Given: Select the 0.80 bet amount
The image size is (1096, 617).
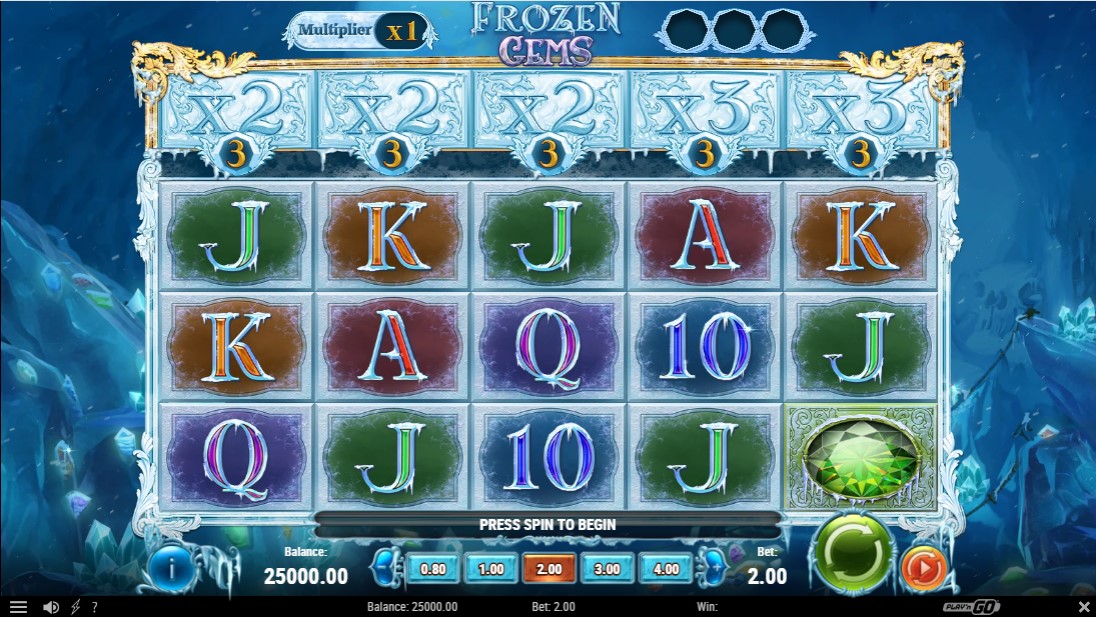Looking at the screenshot, I should pyautogui.click(x=433, y=569).
